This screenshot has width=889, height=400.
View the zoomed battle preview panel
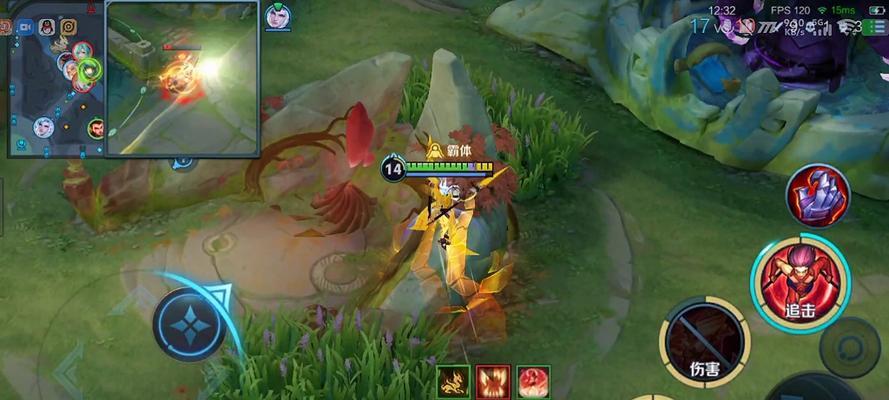pos(182,78)
